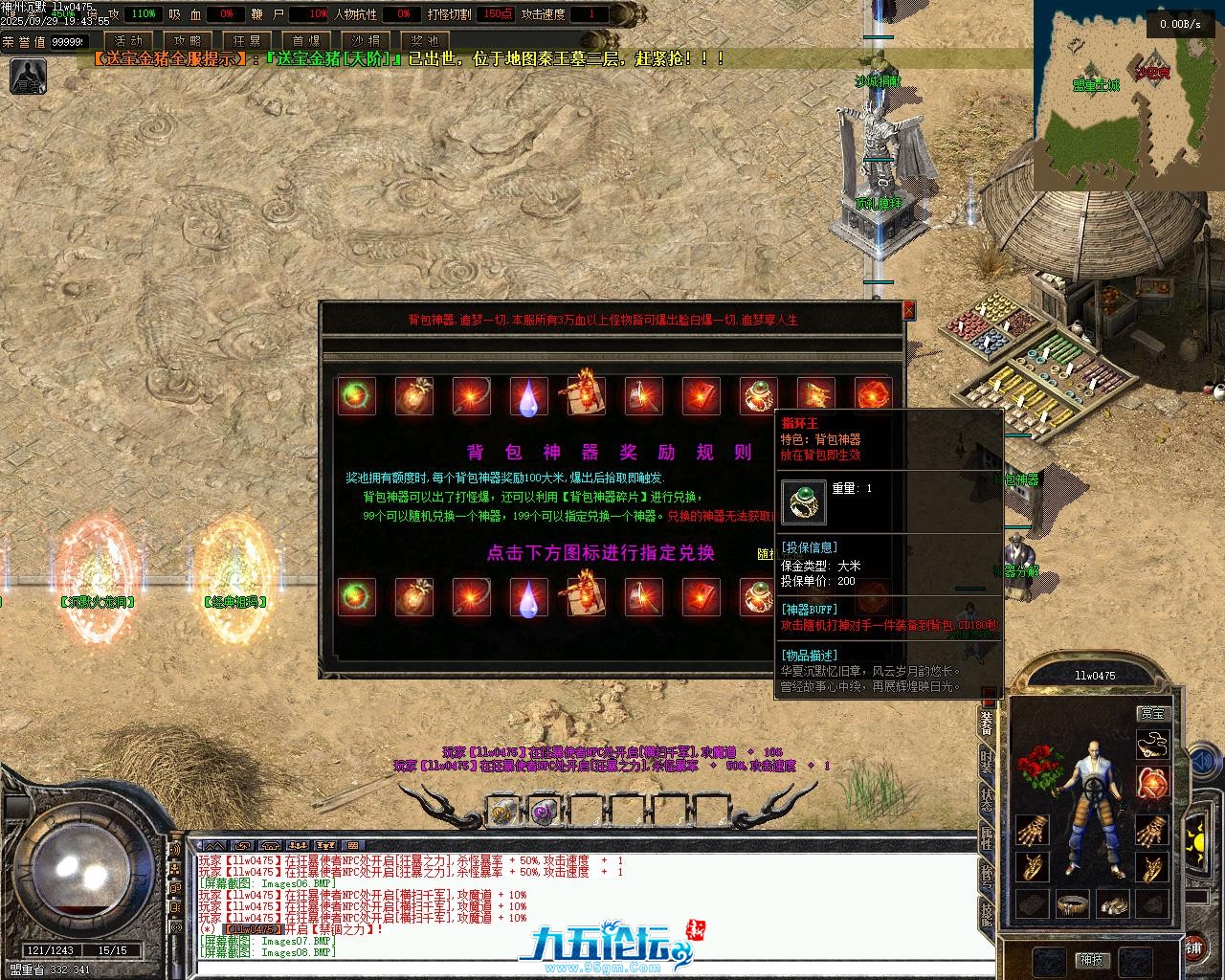
Task: Click the 神技 button below equipment
Action: point(1091,960)
